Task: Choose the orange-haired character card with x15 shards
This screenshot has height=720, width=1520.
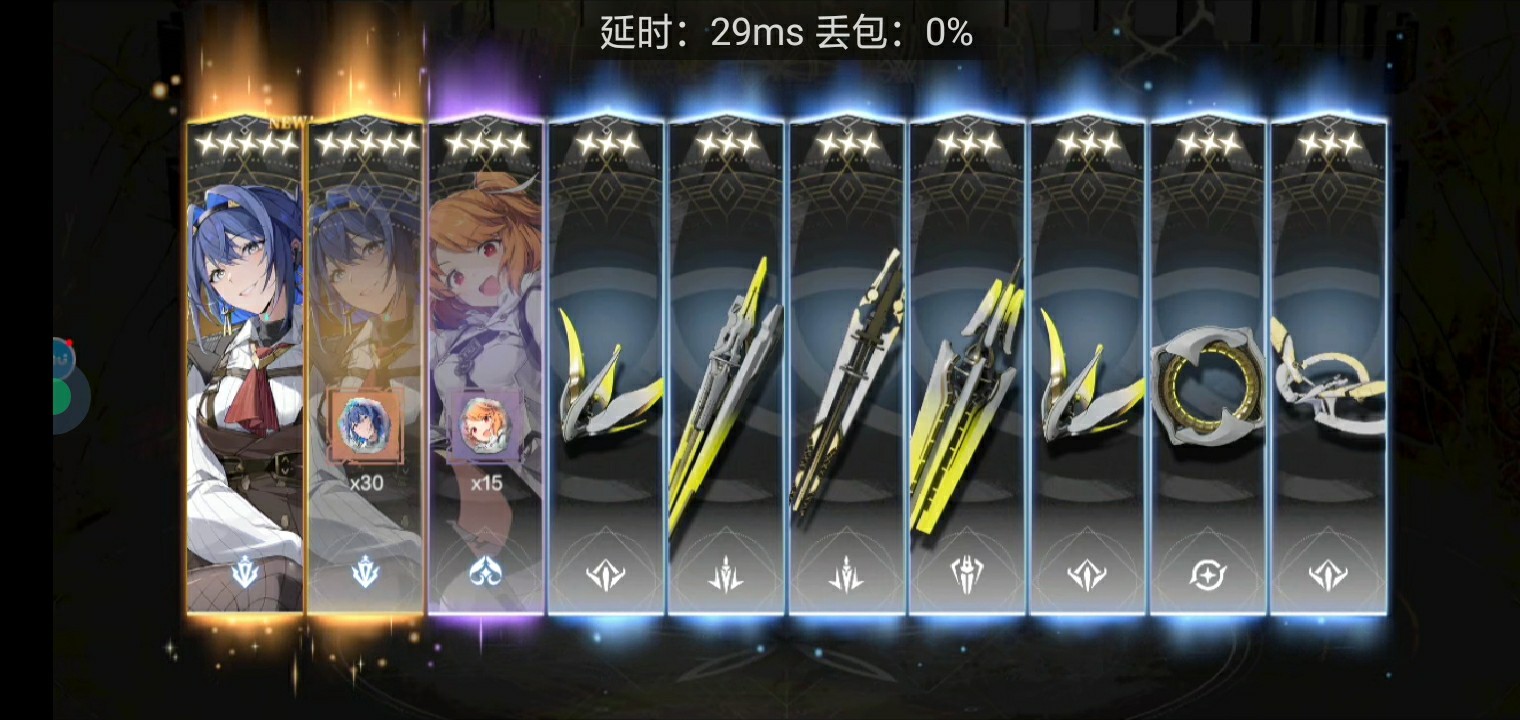Action: coord(485,370)
